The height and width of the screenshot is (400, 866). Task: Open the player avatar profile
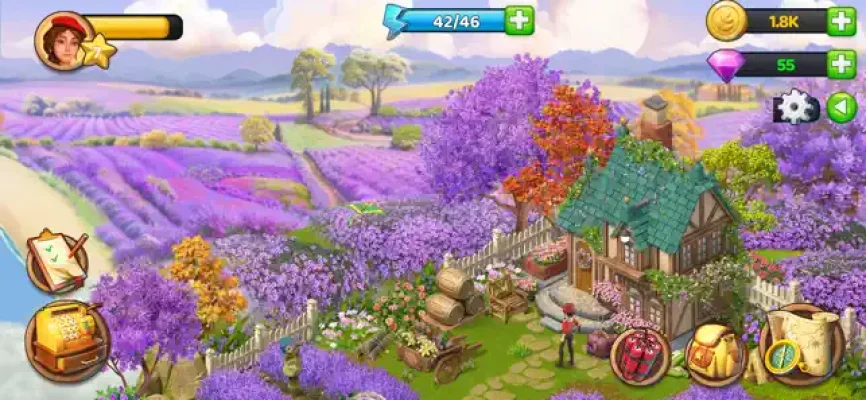tap(64, 40)
